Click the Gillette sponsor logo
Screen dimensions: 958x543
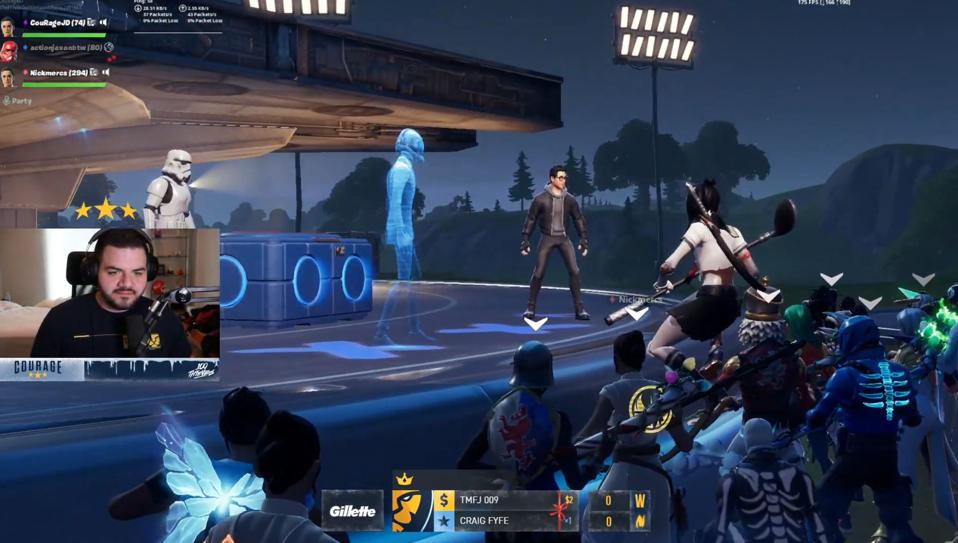tap(353, 511)
